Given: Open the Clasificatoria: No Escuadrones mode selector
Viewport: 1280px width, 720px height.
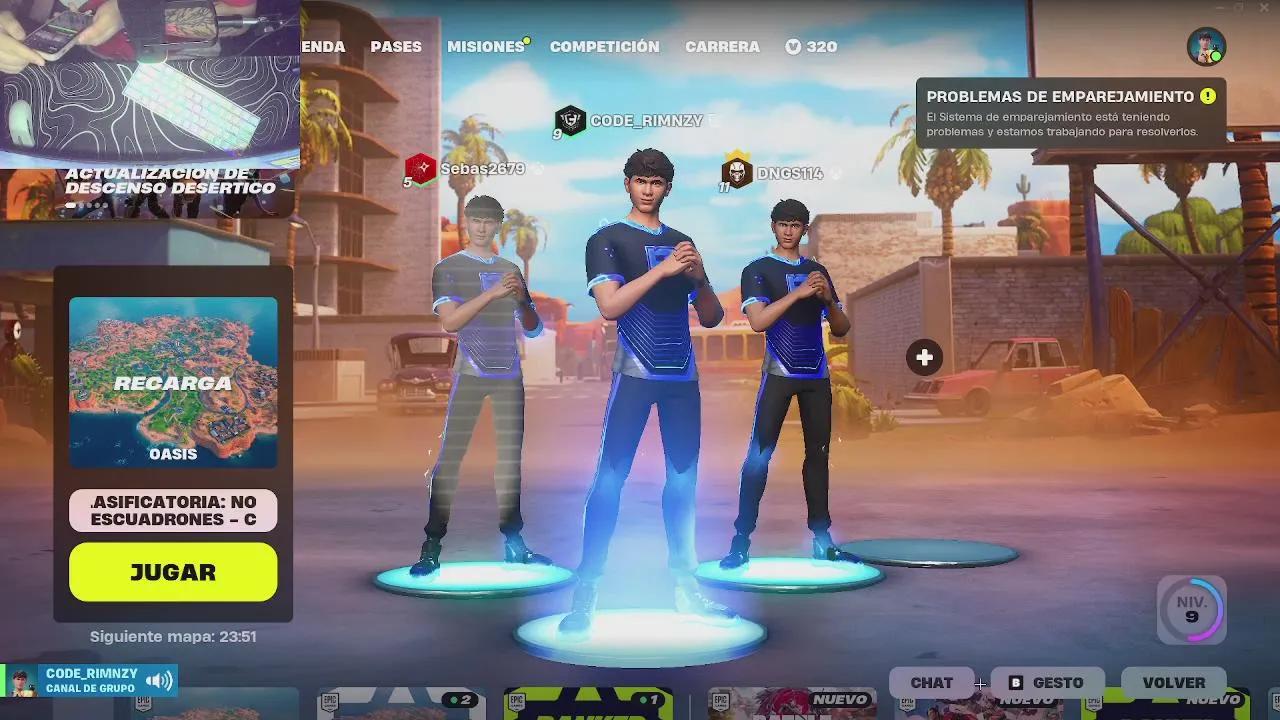Looking at the screenshot, I should click(172, 510).
